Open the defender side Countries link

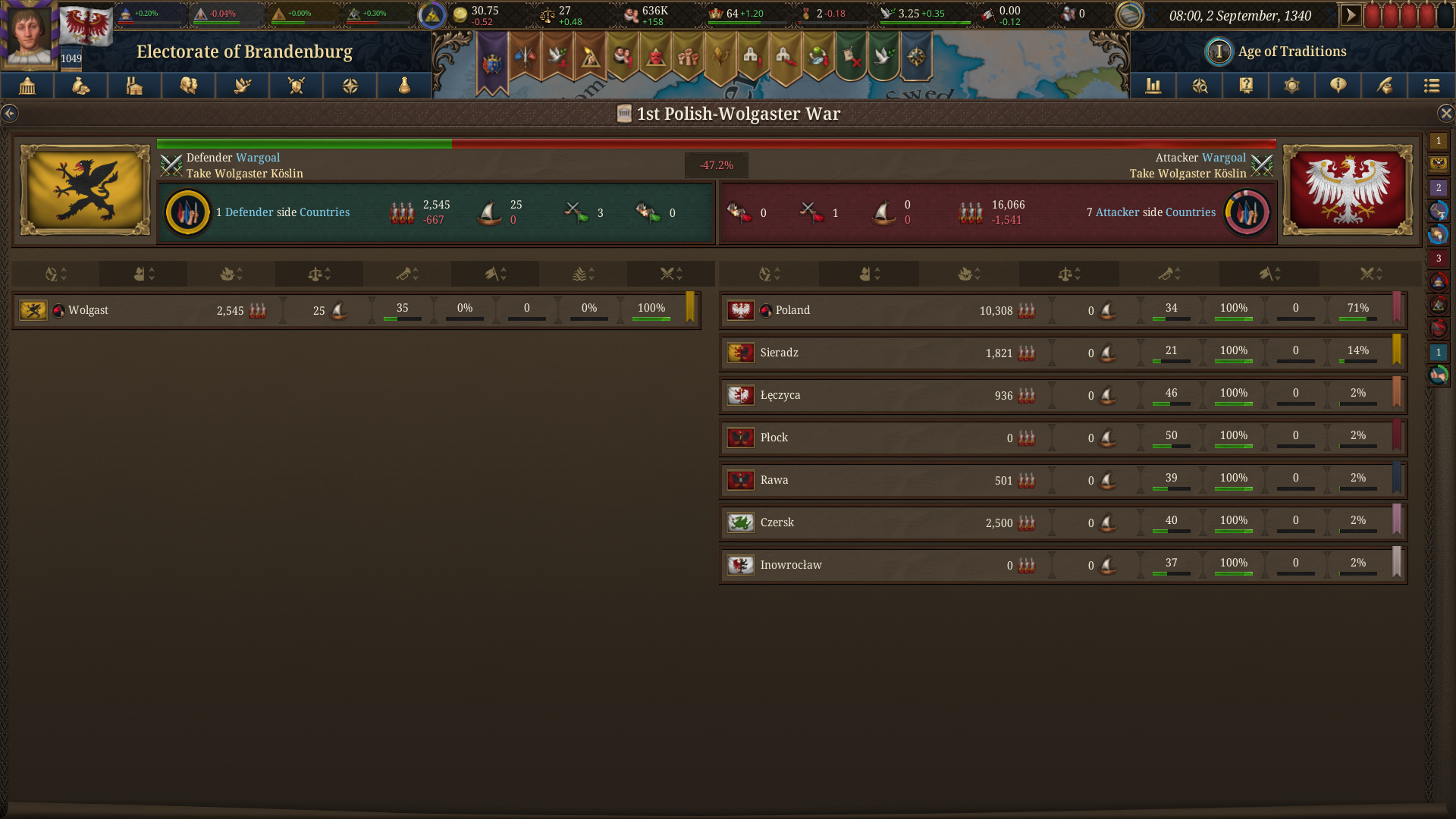tap(325, 212)
